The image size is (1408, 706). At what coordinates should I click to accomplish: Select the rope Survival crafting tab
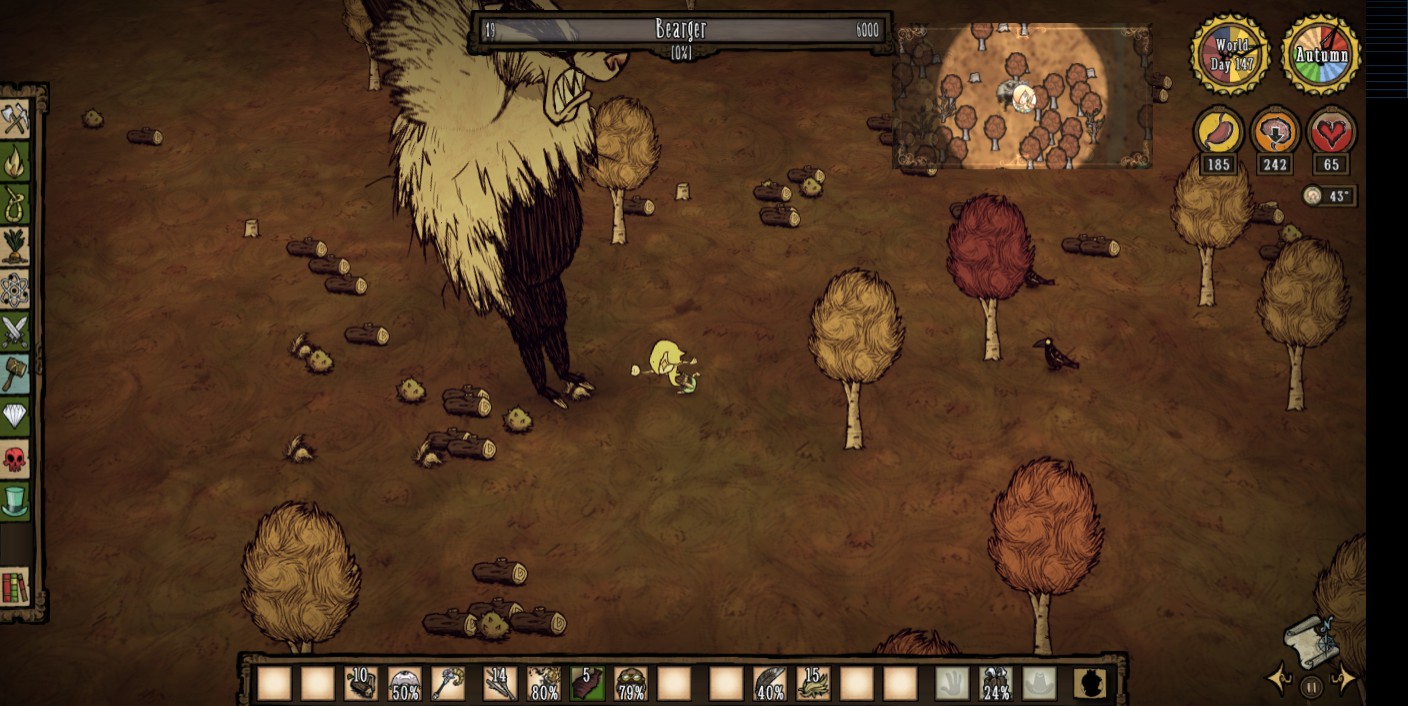[x=15, y=203]
